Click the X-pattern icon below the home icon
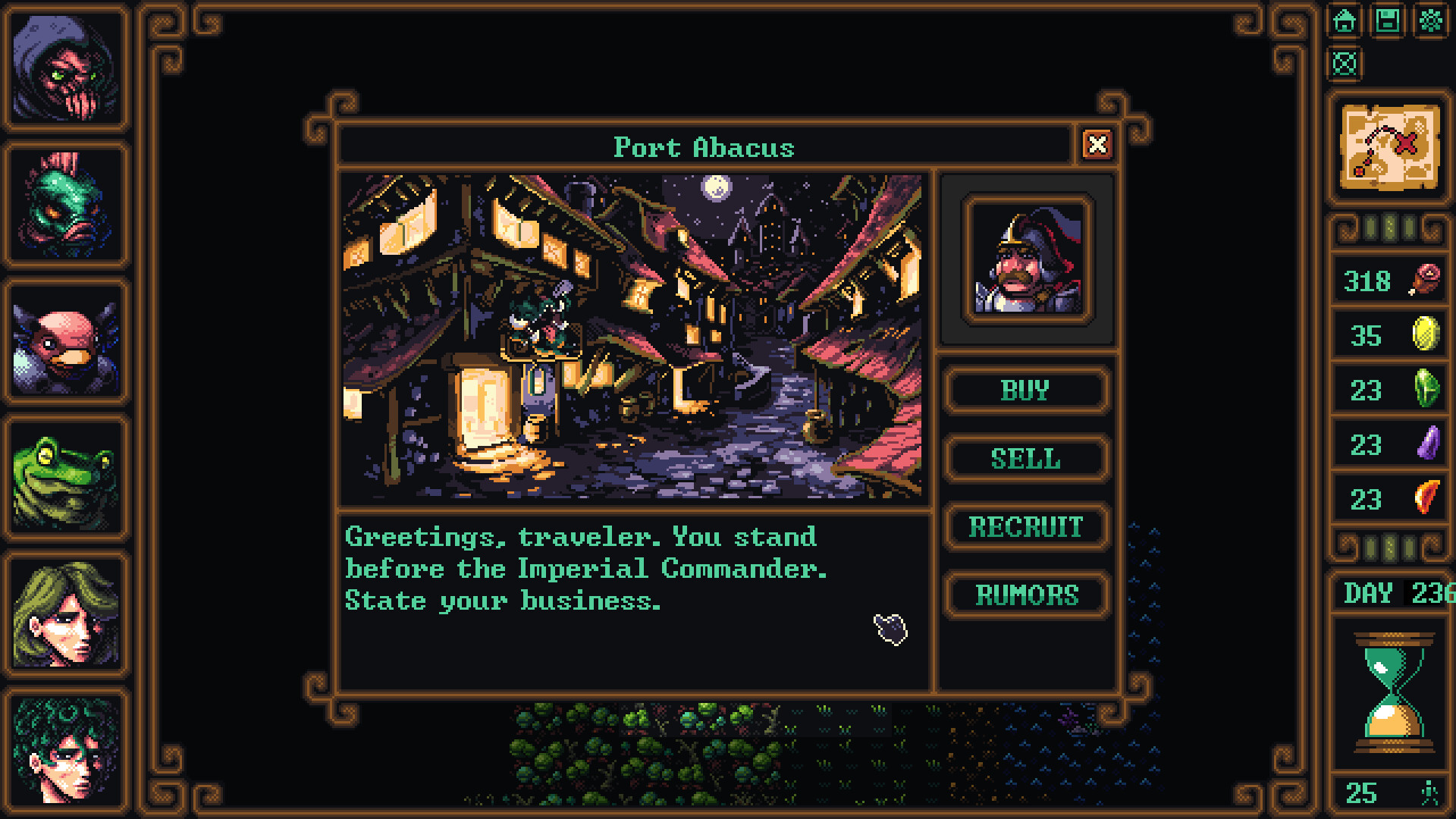The width and height of the screenshot is (1456, 819). [1343, 65]
